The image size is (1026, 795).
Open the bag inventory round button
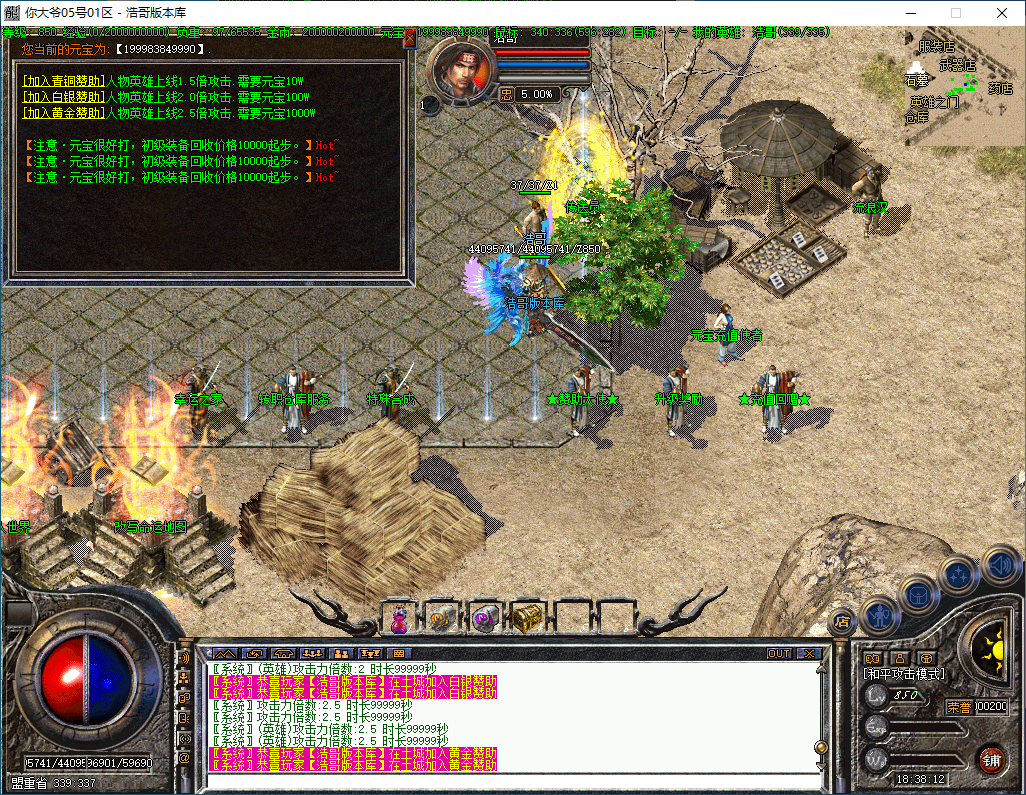pos(918,594)
